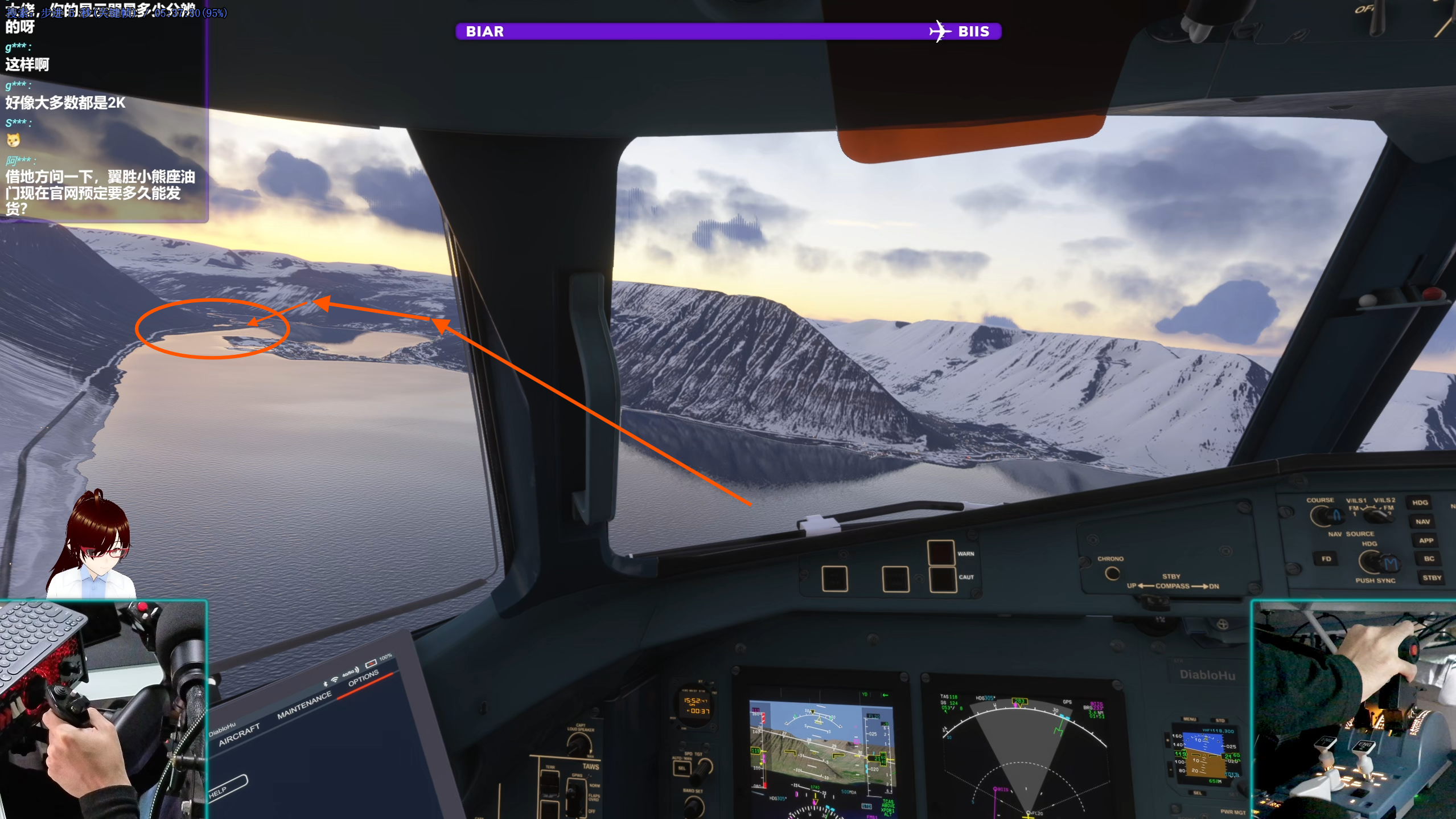Screen dimensions: 1456x819
Task: Select the BC back-course button
Action: (x=1429, y=559)
